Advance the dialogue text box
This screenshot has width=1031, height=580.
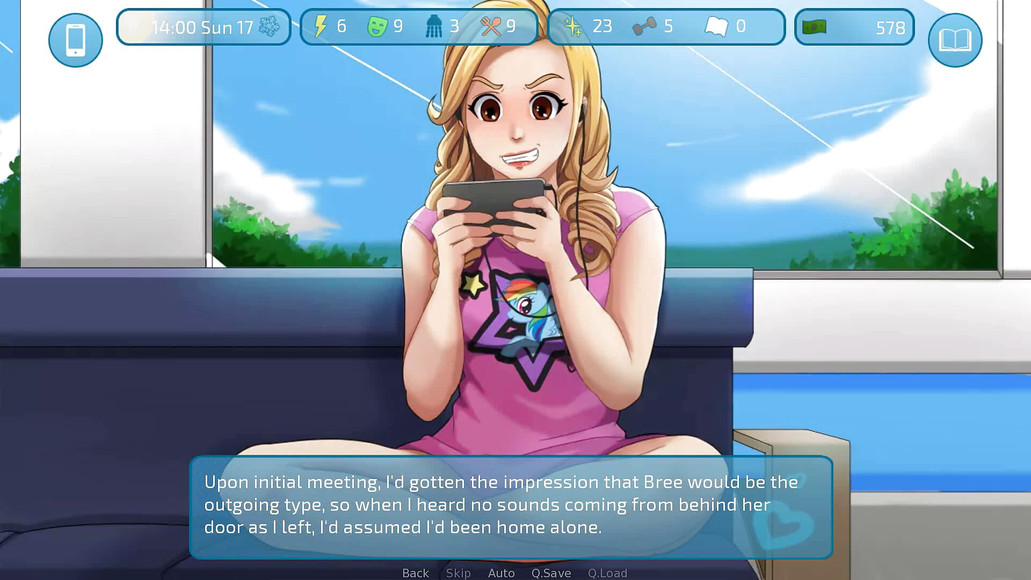[x=510, y=506]
